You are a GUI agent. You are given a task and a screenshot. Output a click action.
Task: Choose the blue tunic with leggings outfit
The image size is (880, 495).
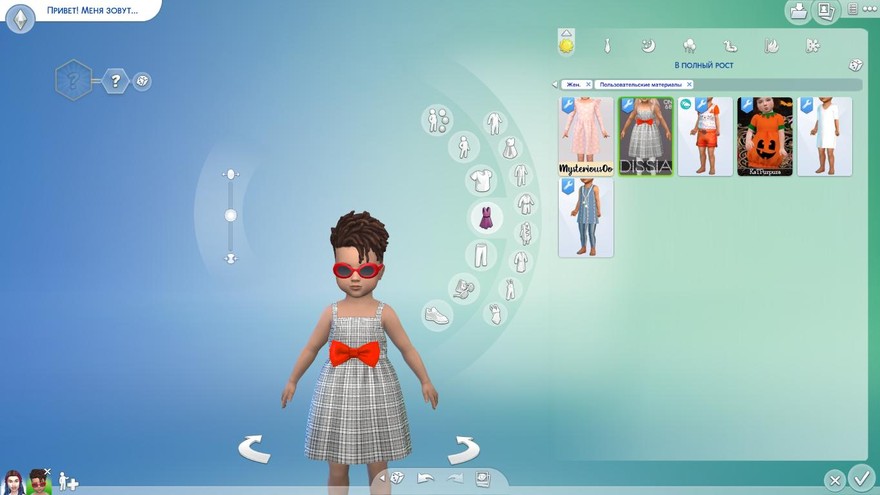coord(585,217)
